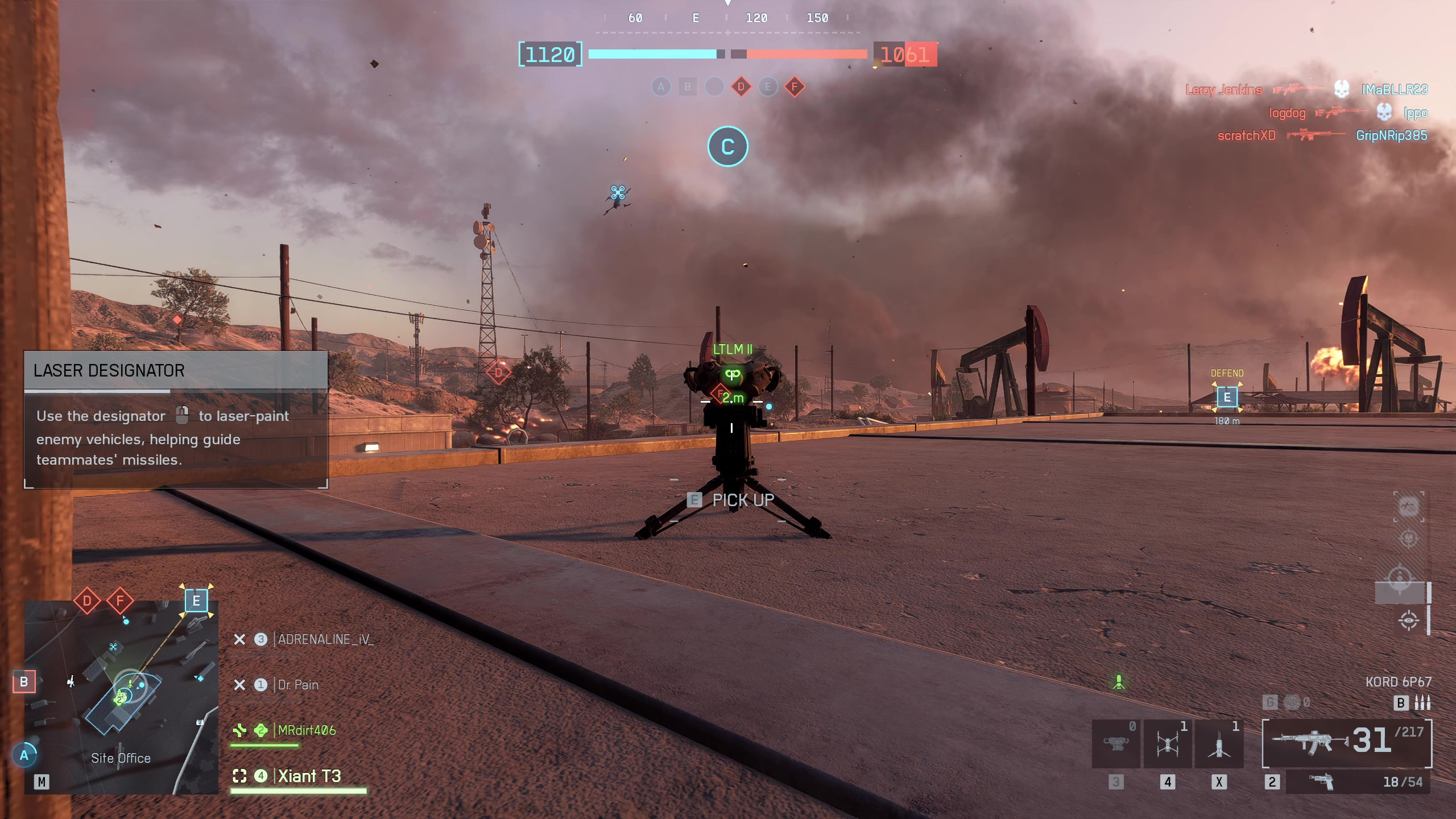
Task: Click squad member ADRENALINE_iV_ in the squad list
Action: click(325, 639)
